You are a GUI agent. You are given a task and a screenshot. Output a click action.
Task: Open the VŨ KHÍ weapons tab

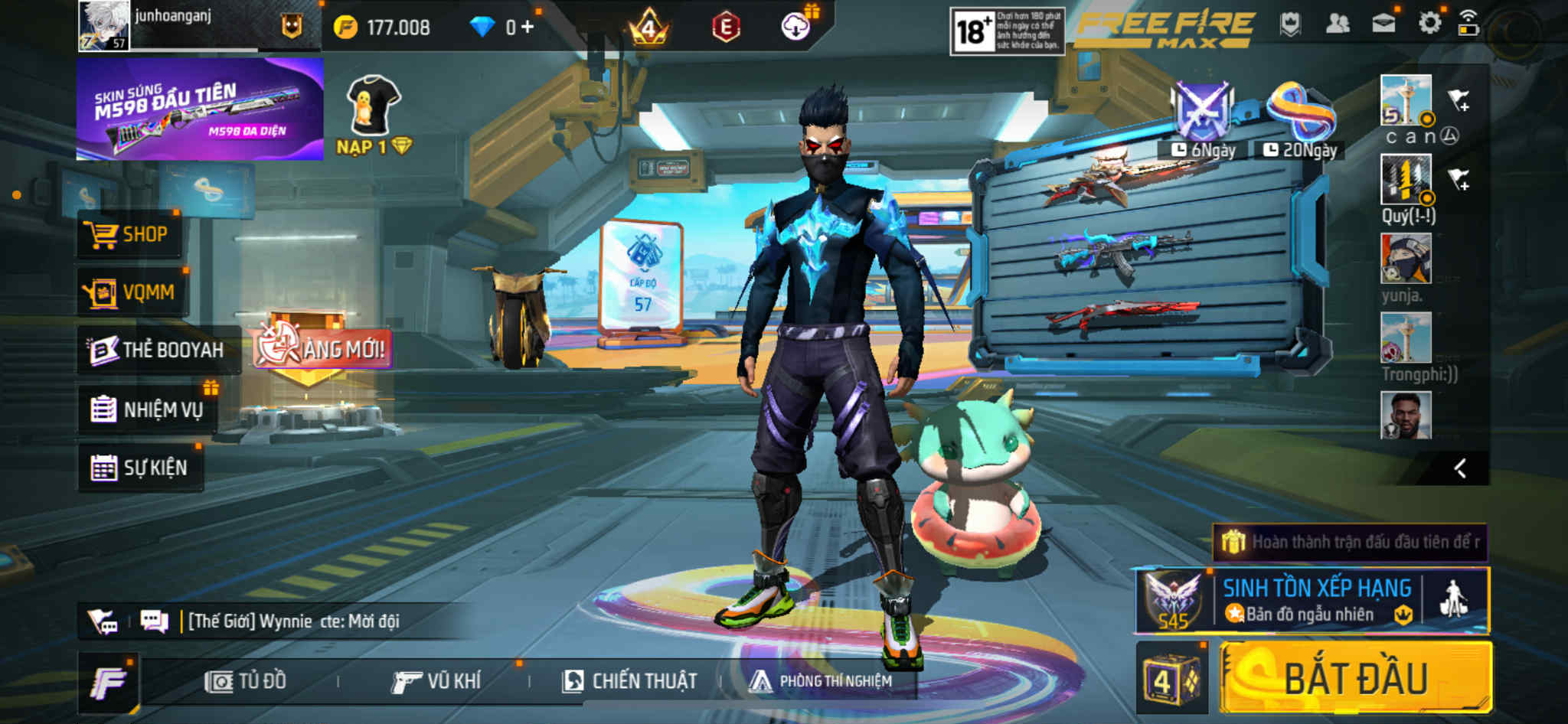coord(437,681)
